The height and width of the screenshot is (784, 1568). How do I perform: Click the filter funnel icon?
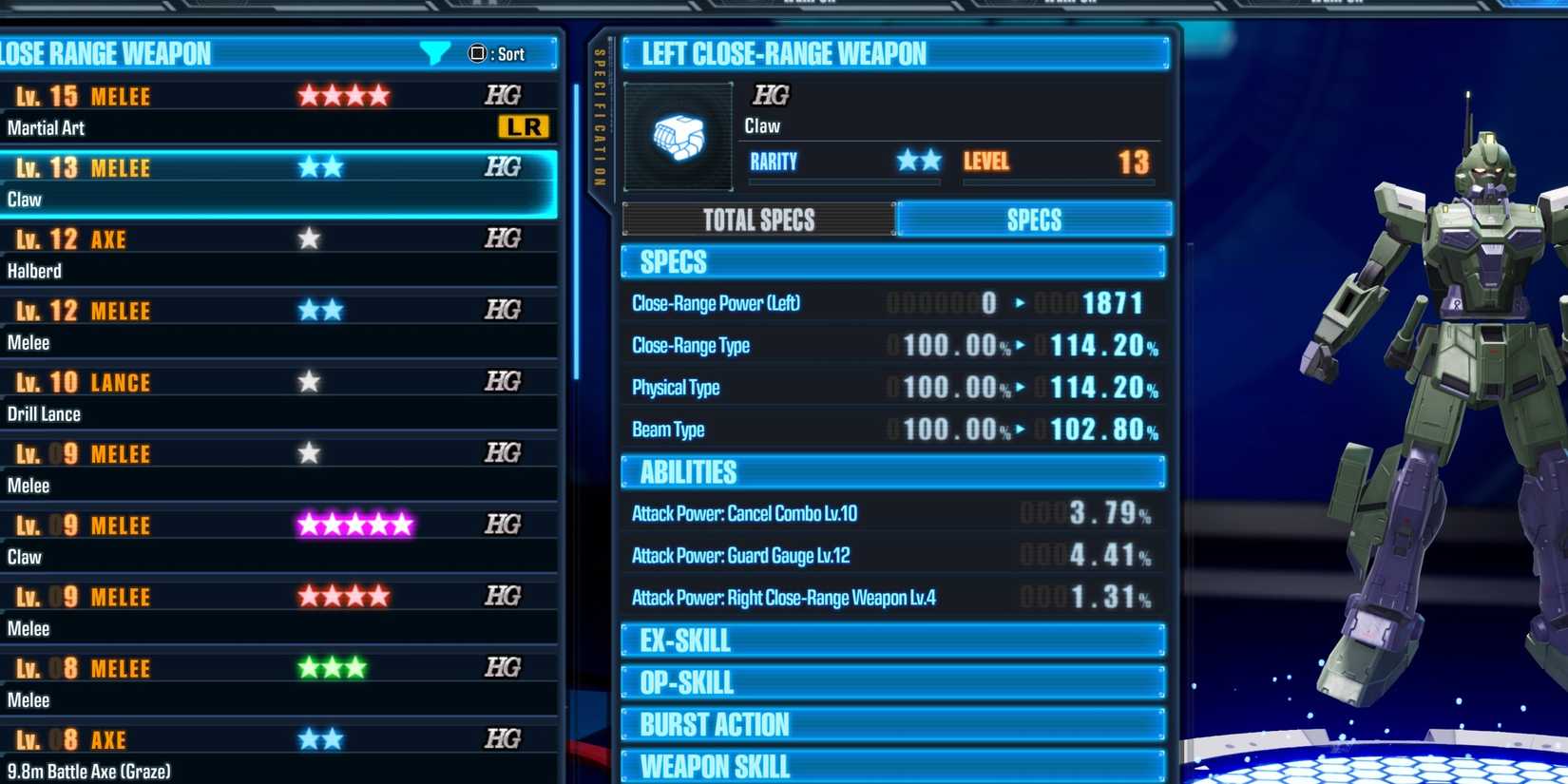(436, 54)
